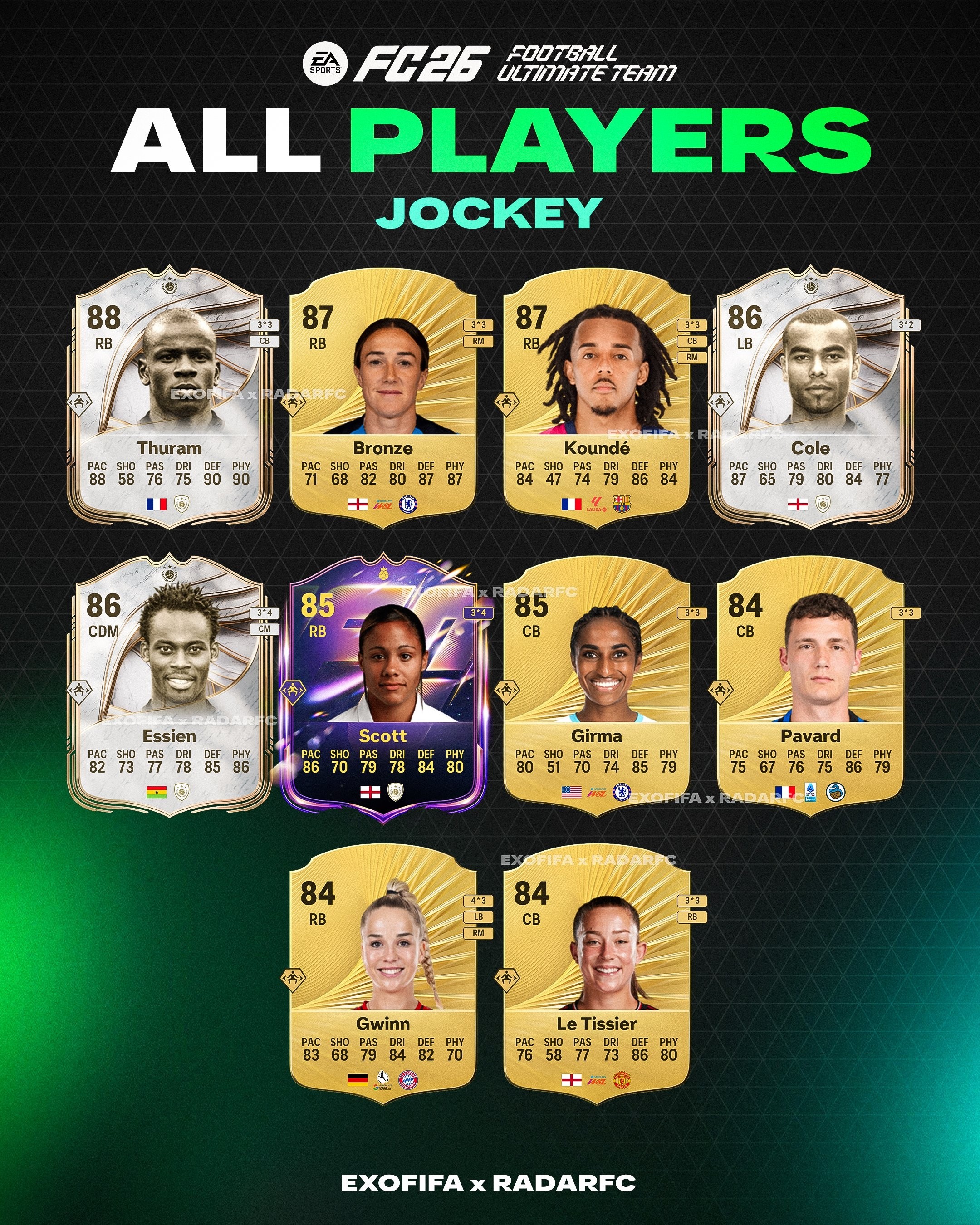Pick the Koundé 87 RB card

[597, 398]
